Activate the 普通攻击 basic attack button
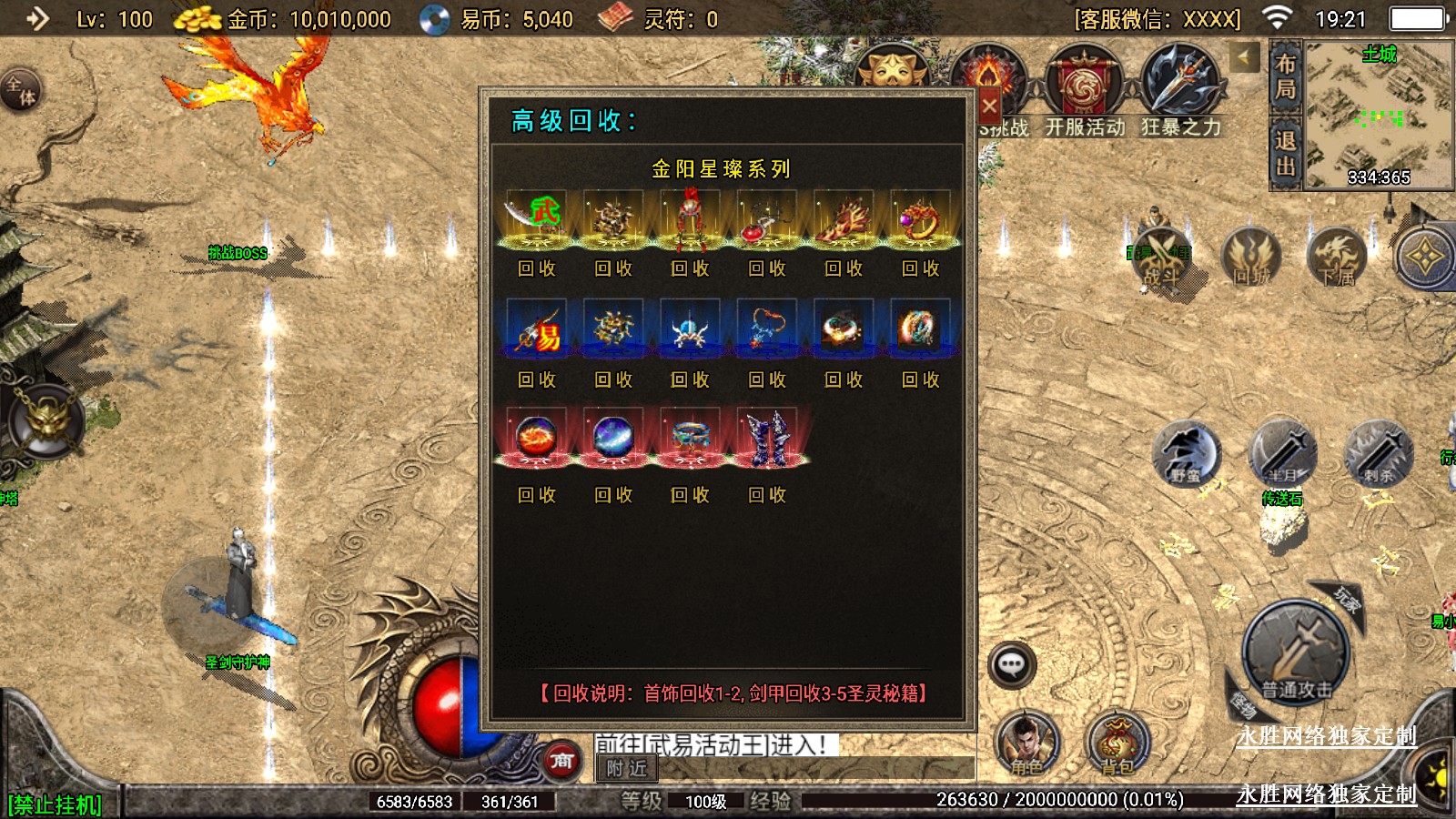This screenshot has width=1456, height=819. point(1296,651)
